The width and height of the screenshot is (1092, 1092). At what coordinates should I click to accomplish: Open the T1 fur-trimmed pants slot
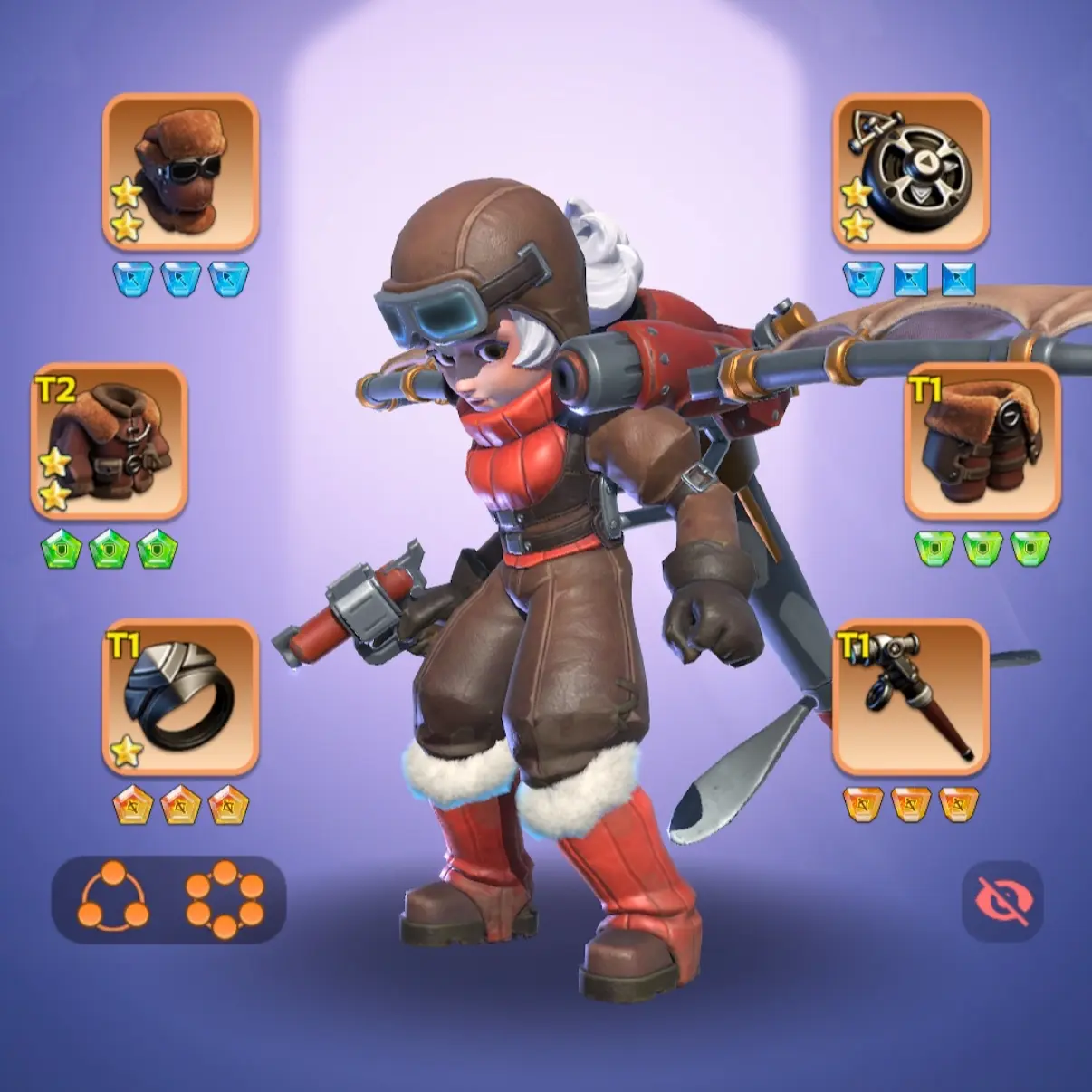tap(982, 441)
